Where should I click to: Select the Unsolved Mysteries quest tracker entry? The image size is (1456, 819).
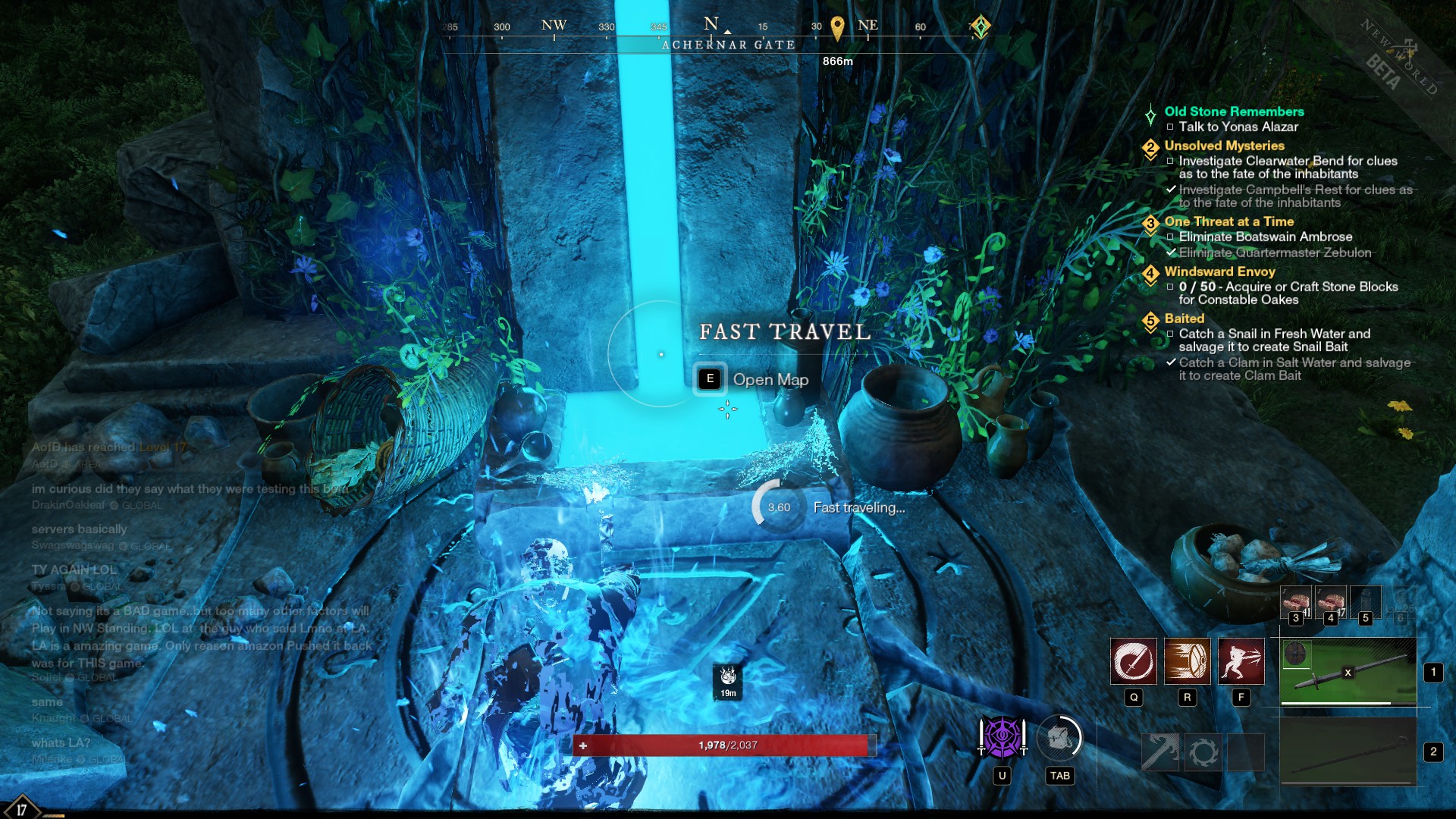point(1224,146)
